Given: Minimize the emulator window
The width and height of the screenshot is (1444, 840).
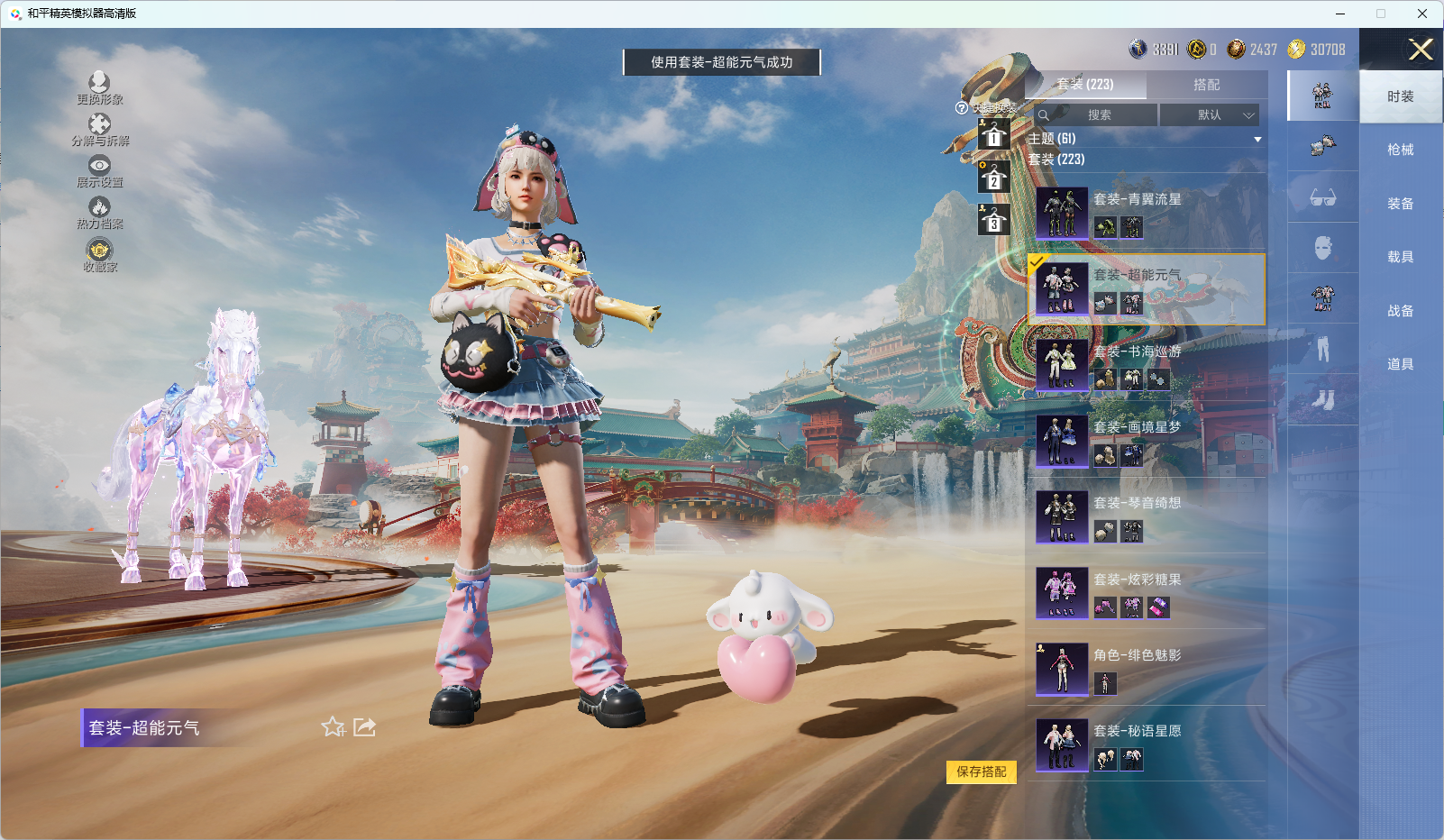Looking at the screenshot, I should click(1340, 14).
